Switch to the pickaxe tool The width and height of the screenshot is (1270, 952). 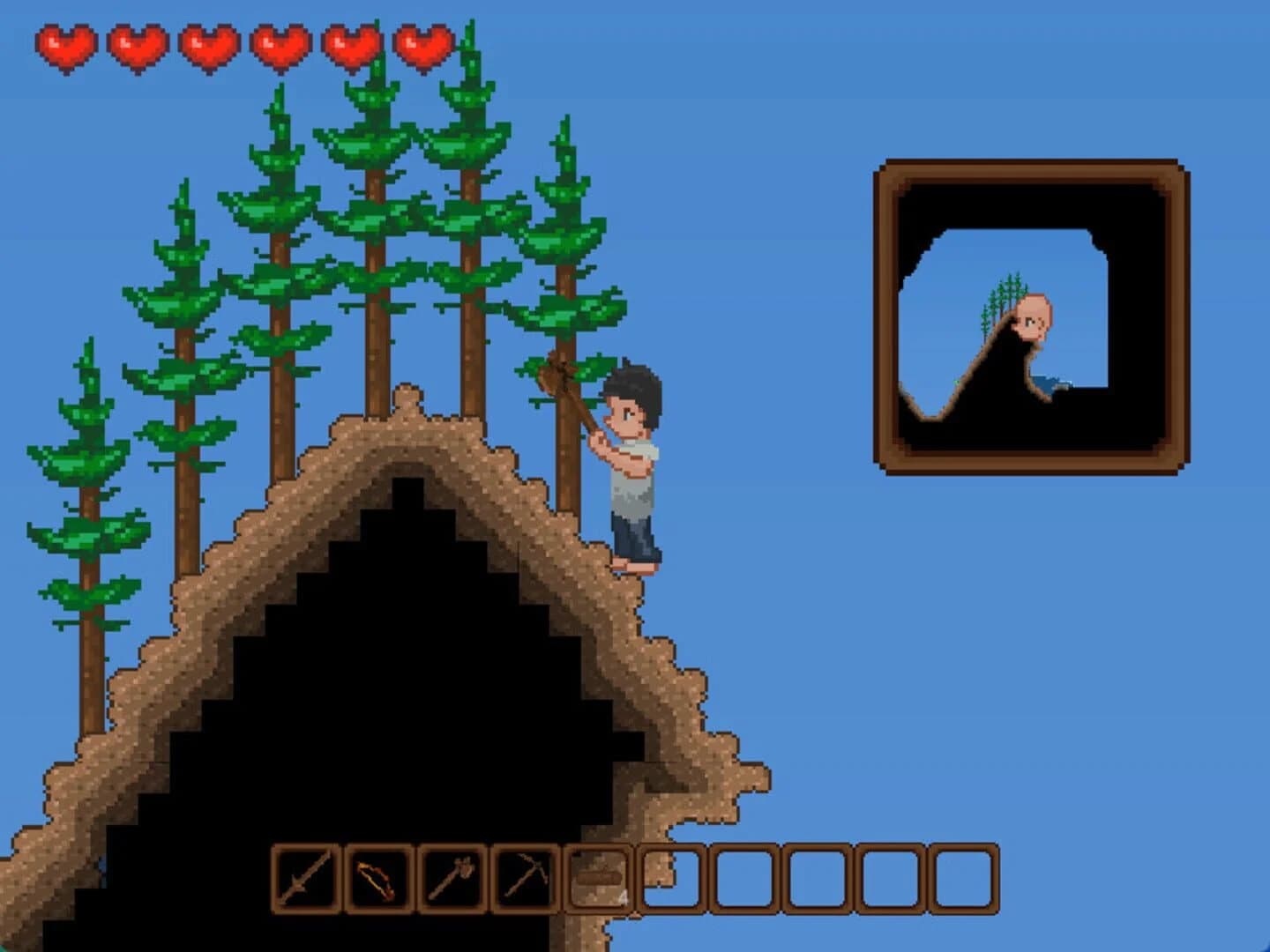(x=526, y=877)
